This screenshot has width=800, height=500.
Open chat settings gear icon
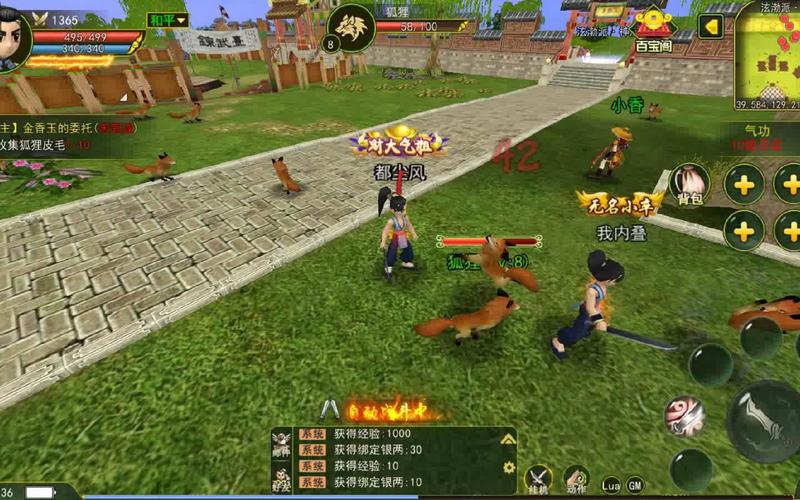coord(508,467)
